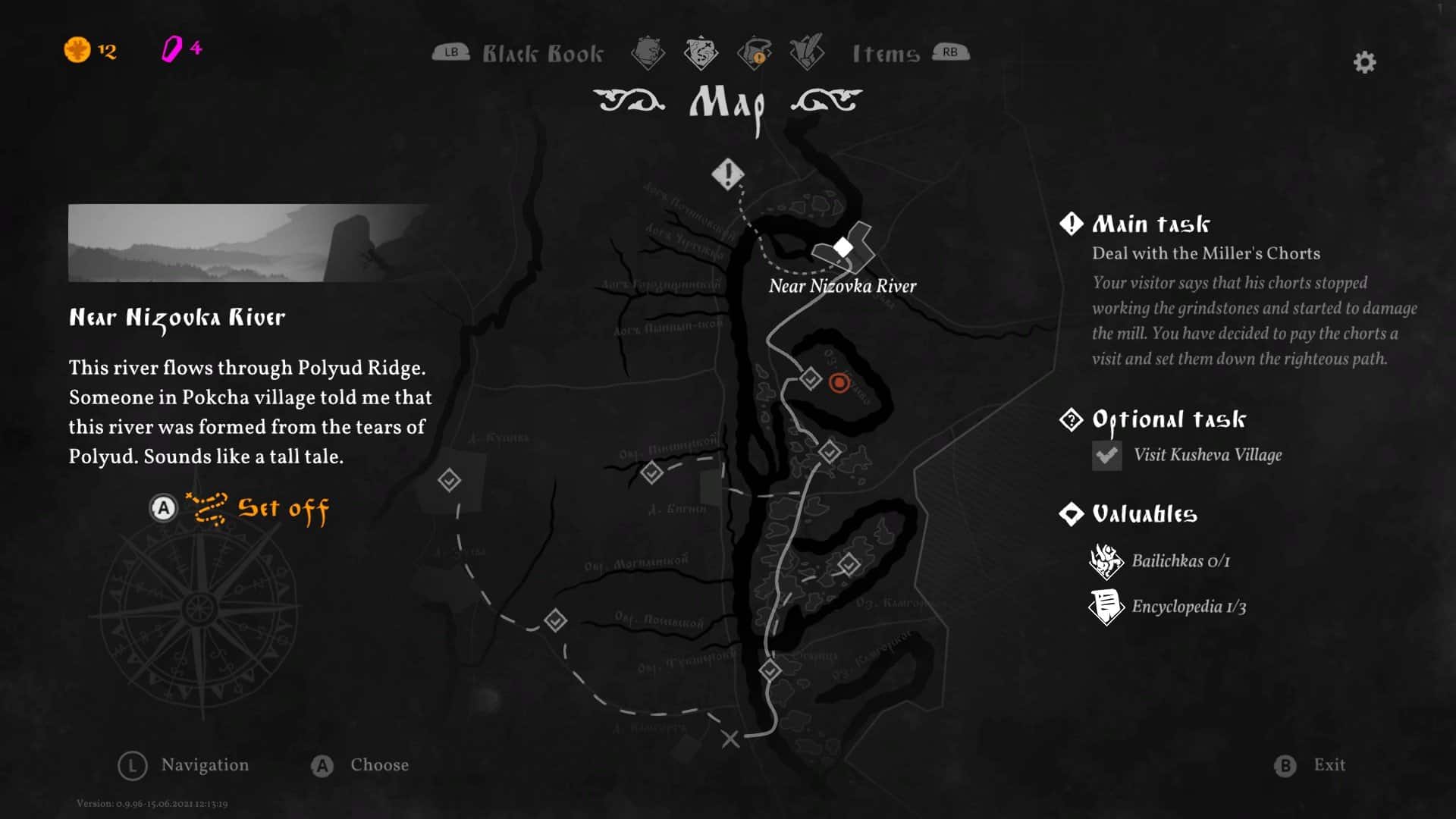Viewport: 1456px width, 819px height.
Task: Open settings via the gear icon
Action: point(1364,62)
